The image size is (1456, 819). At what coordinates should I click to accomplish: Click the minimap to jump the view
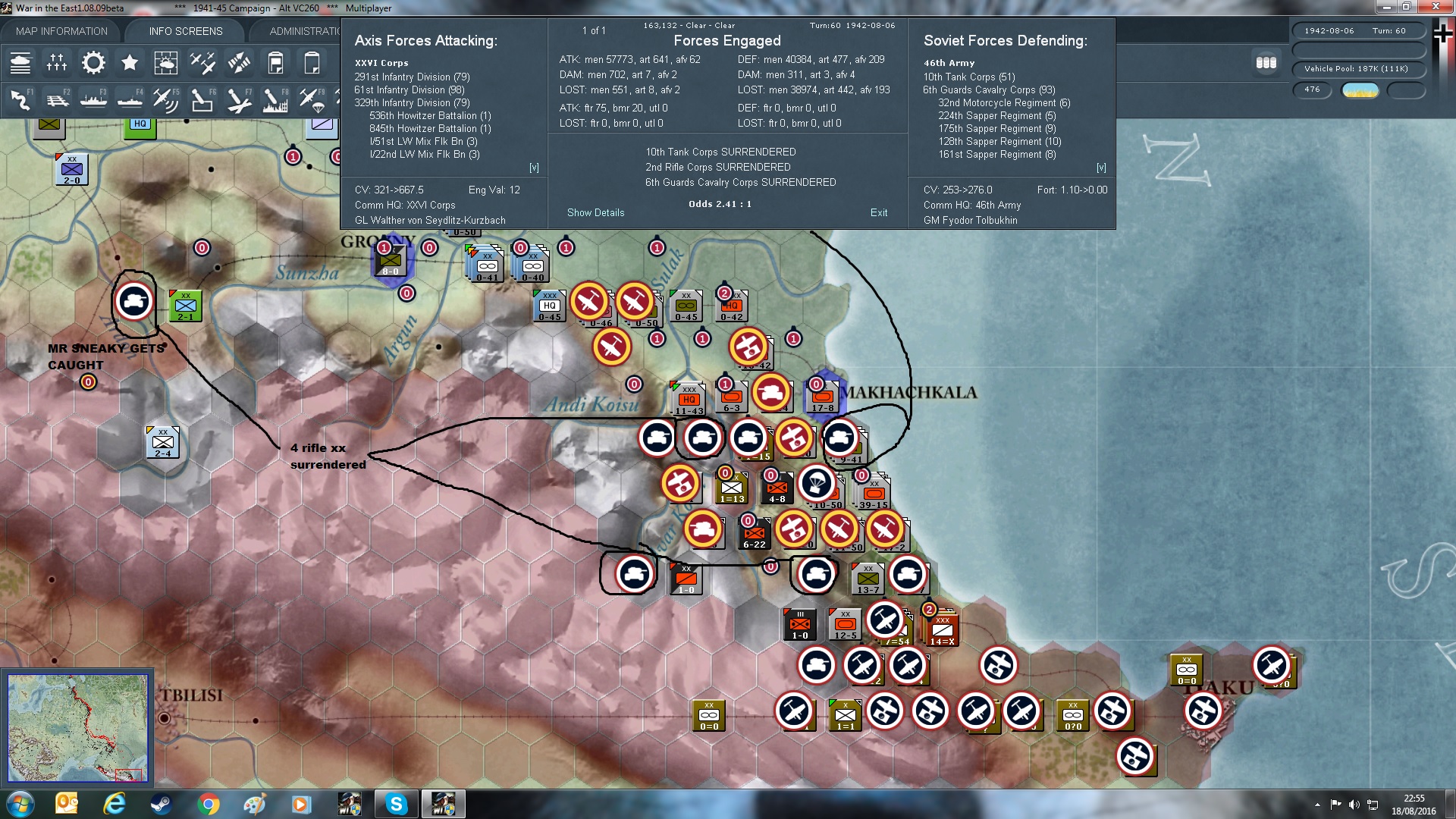pos(77,728)
